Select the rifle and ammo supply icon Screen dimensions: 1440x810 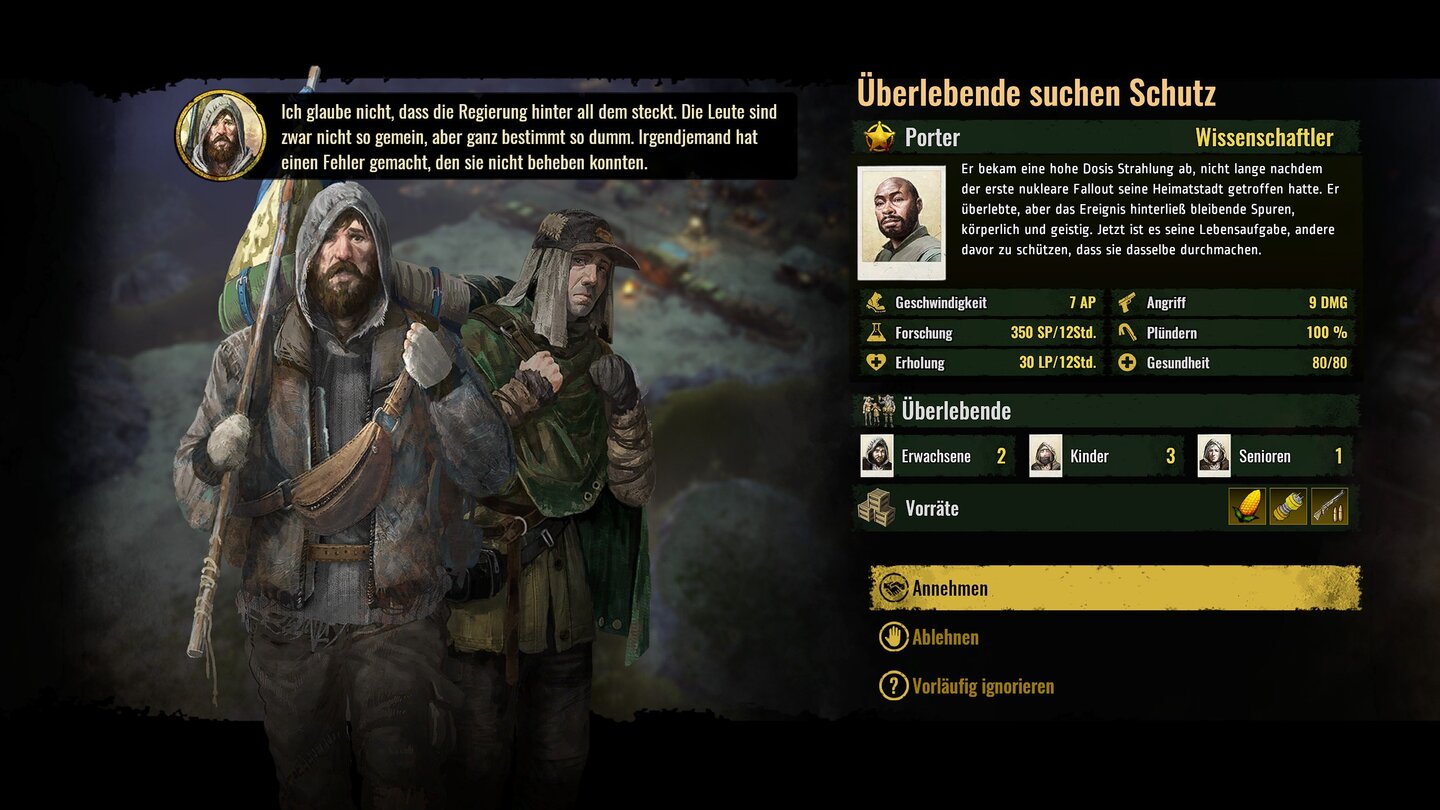point(1327,507)
